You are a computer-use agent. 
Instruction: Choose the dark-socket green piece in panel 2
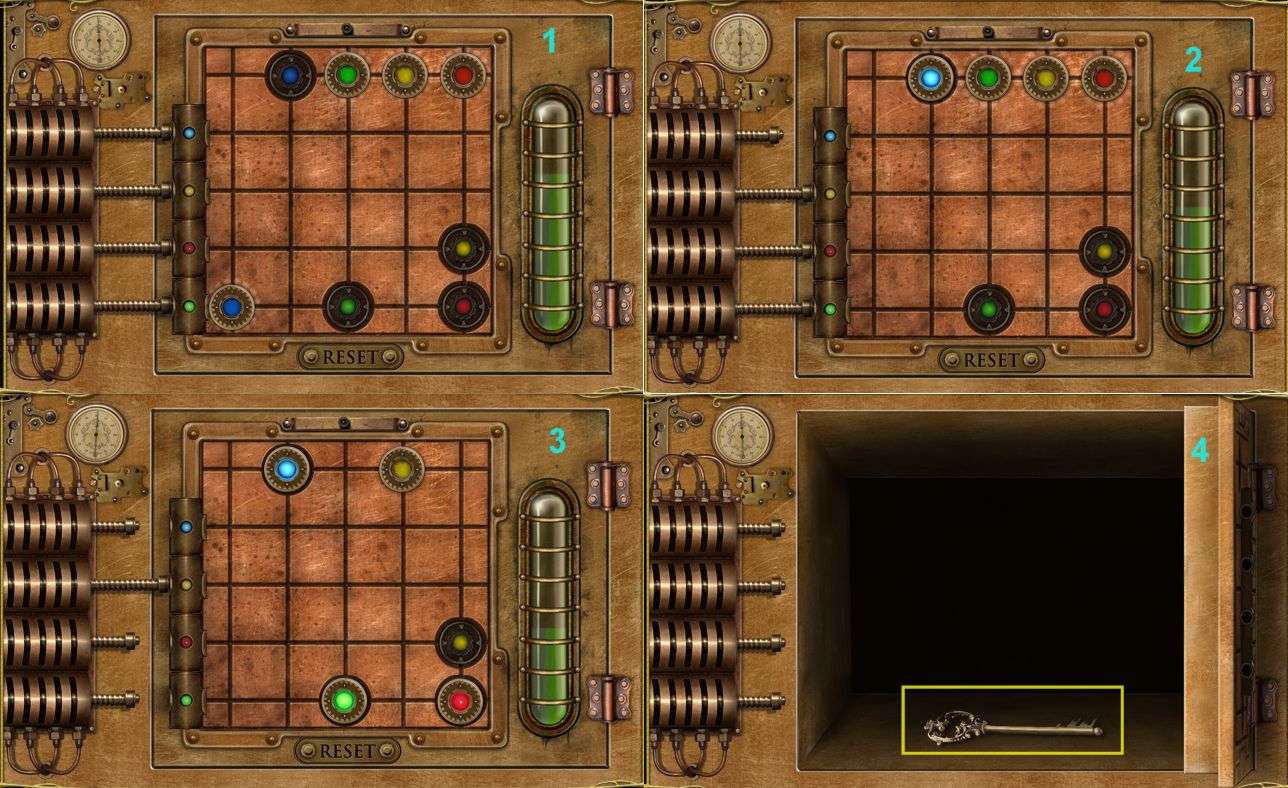pos(989,310)
